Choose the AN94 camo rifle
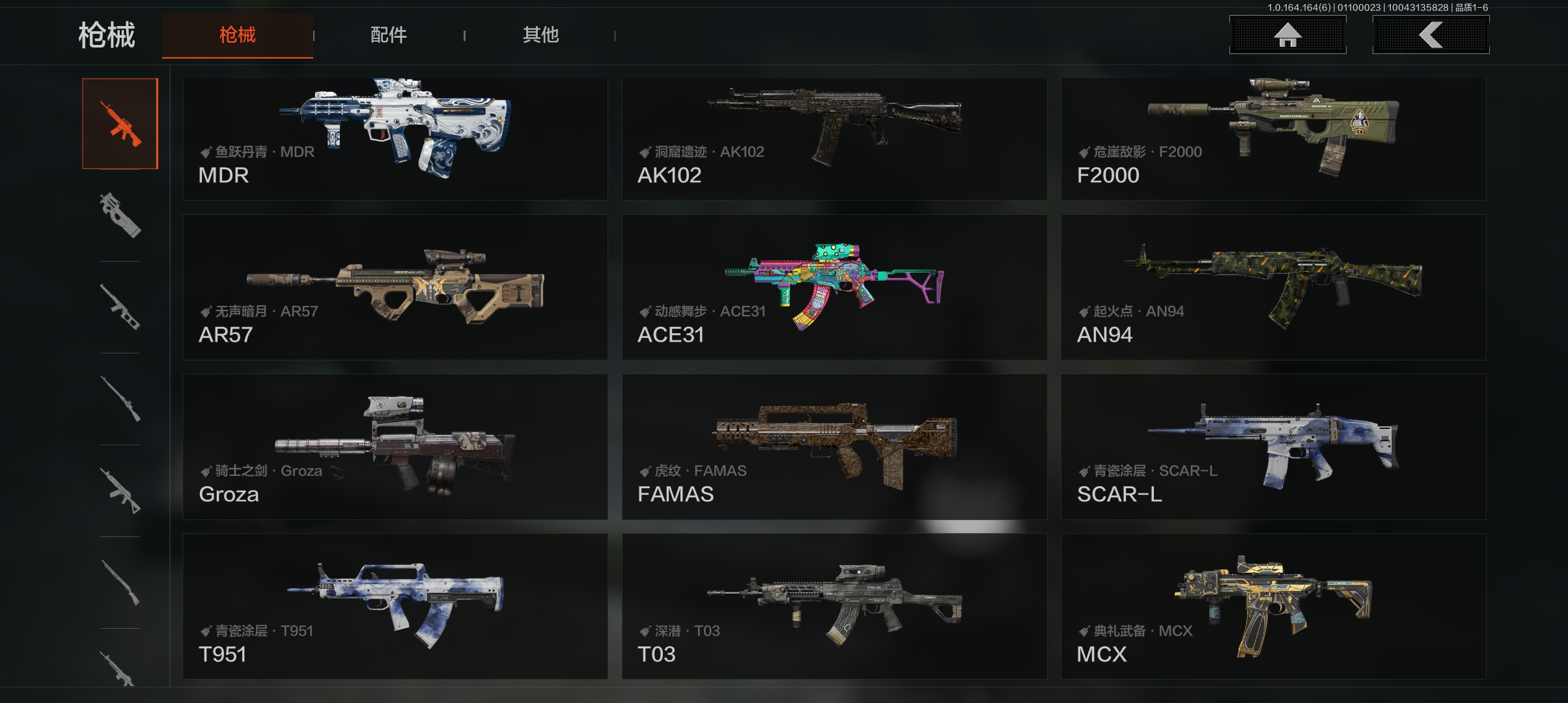Viewport: 1568px width, 703px height. pyautogui.click(x=1273, y=287)
